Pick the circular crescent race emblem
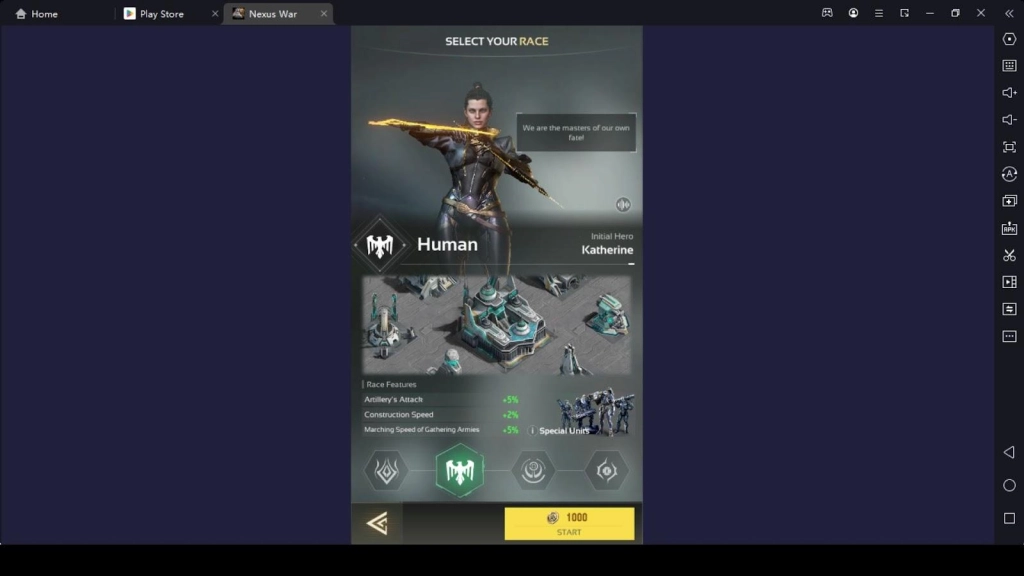Screen dimensions: 1024x576 click(x=533, y=470)
